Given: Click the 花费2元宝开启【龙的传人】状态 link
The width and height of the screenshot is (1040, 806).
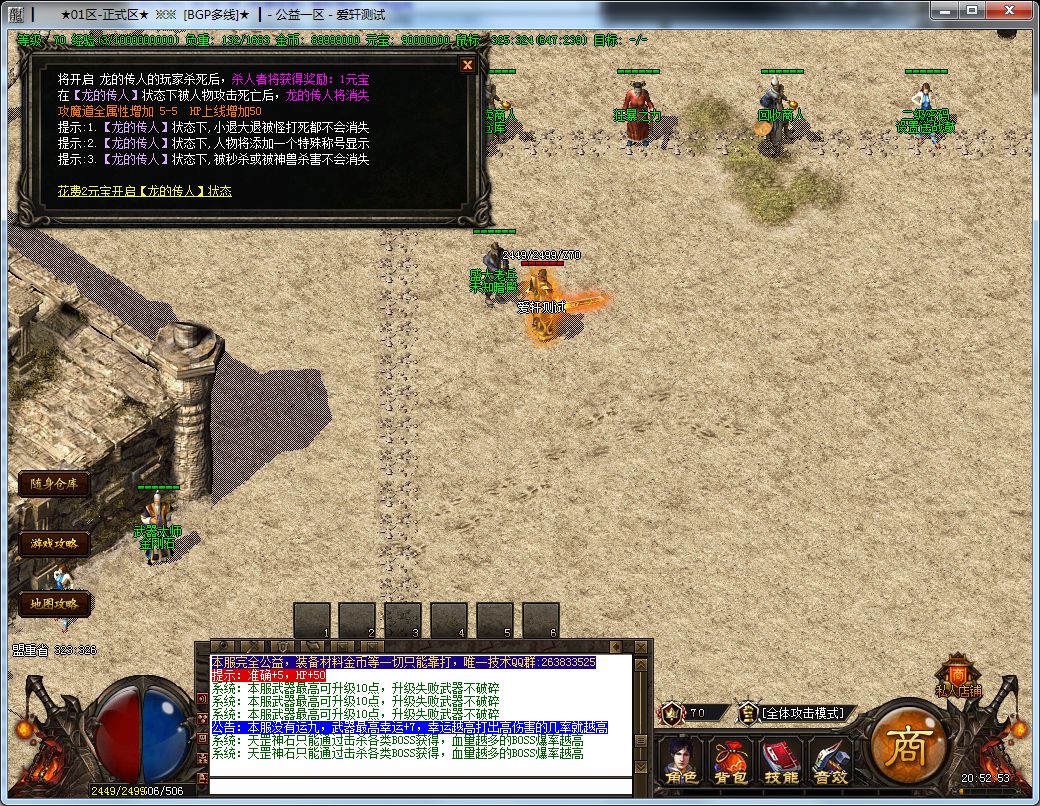Looking at the screenshot, I should 144,190.
